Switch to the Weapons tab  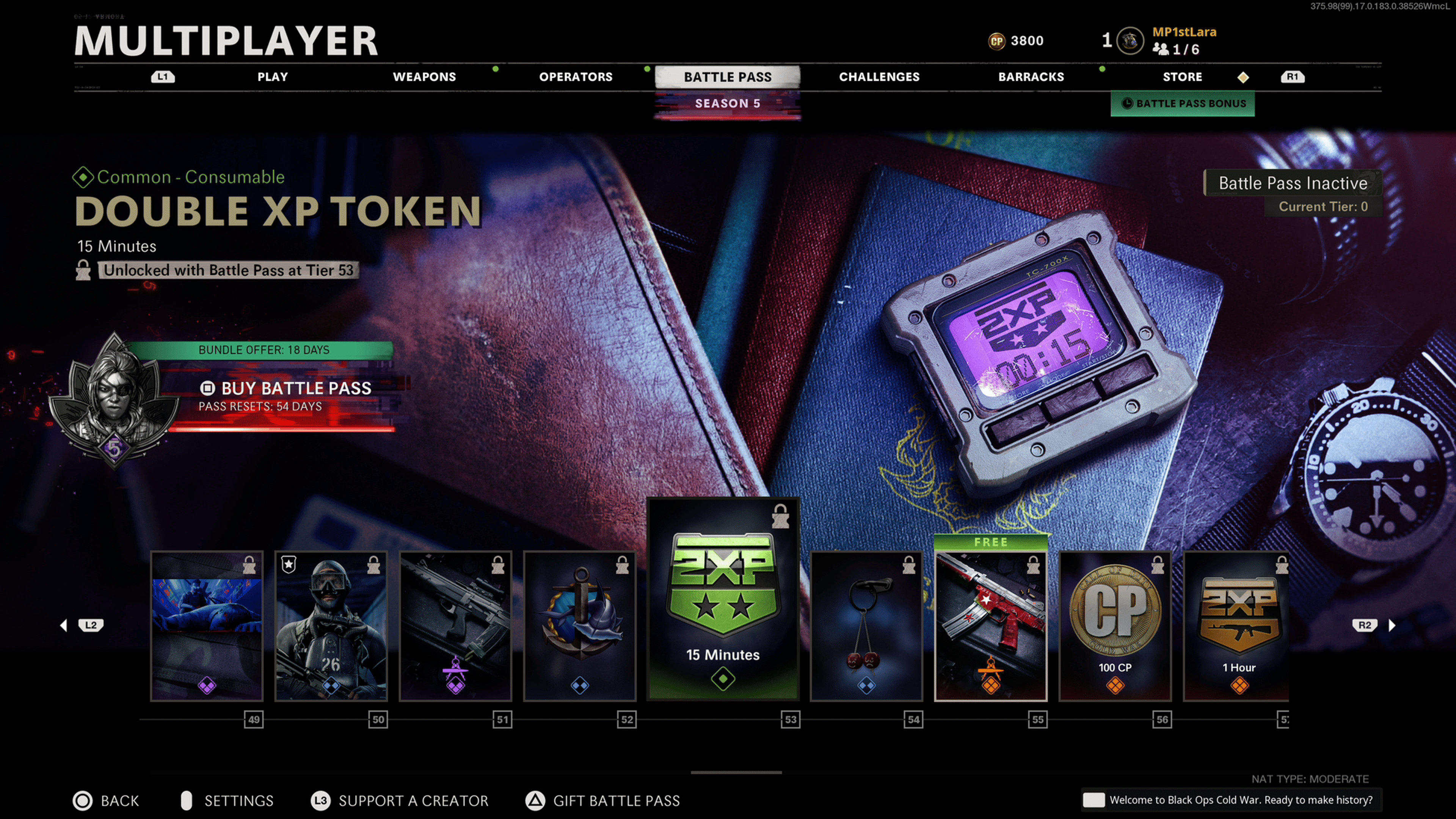424,77
